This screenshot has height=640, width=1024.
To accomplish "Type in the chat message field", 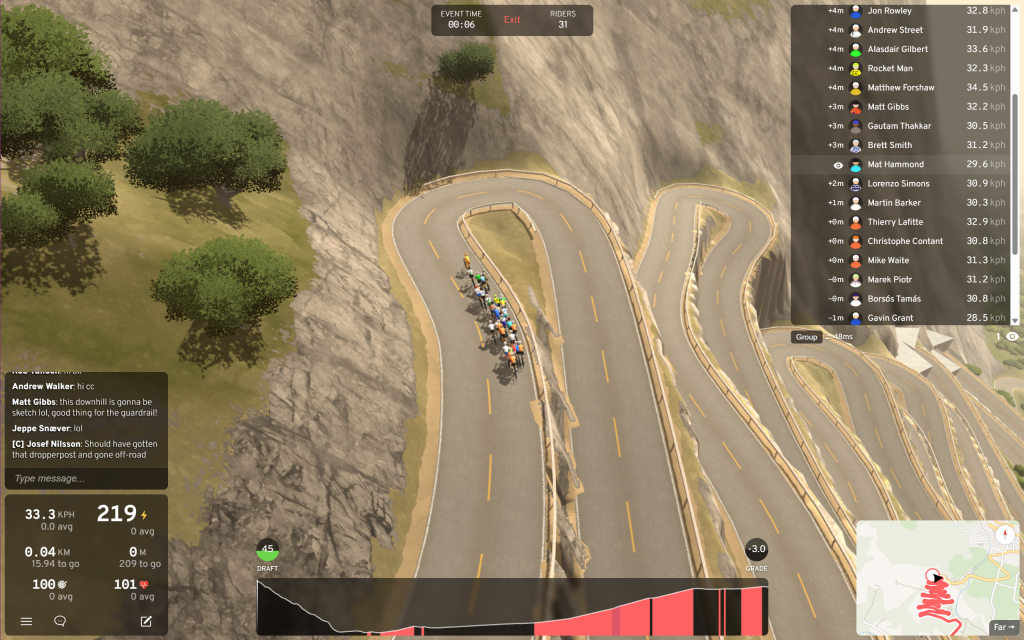I will click(85, 478).
